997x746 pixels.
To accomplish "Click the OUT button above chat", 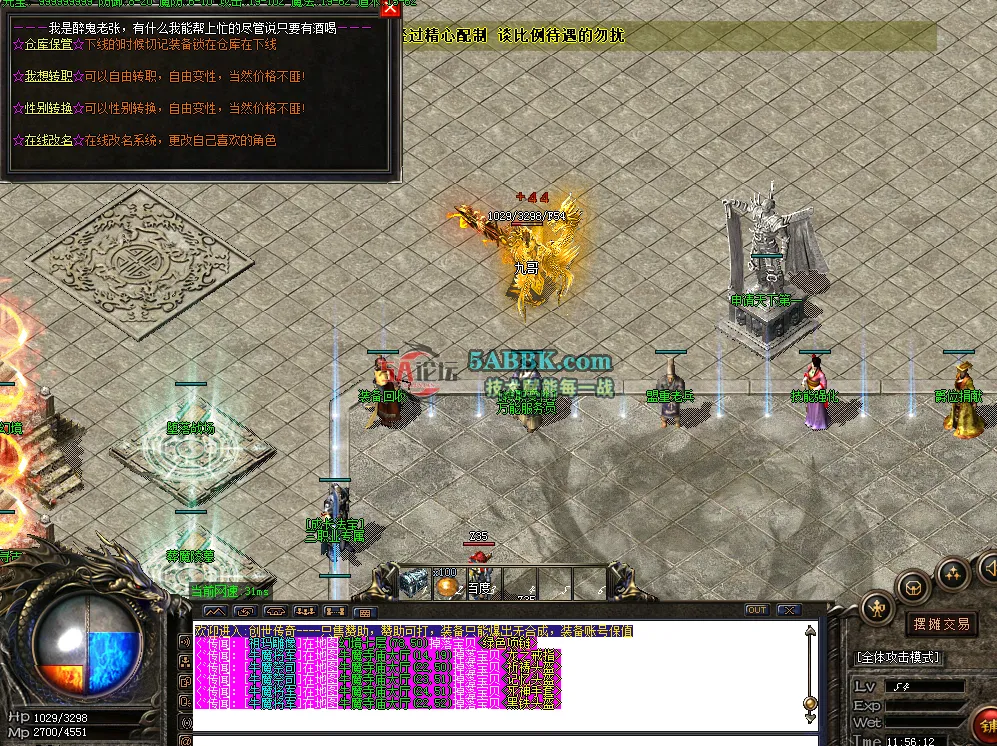I will tap(757, 610).
